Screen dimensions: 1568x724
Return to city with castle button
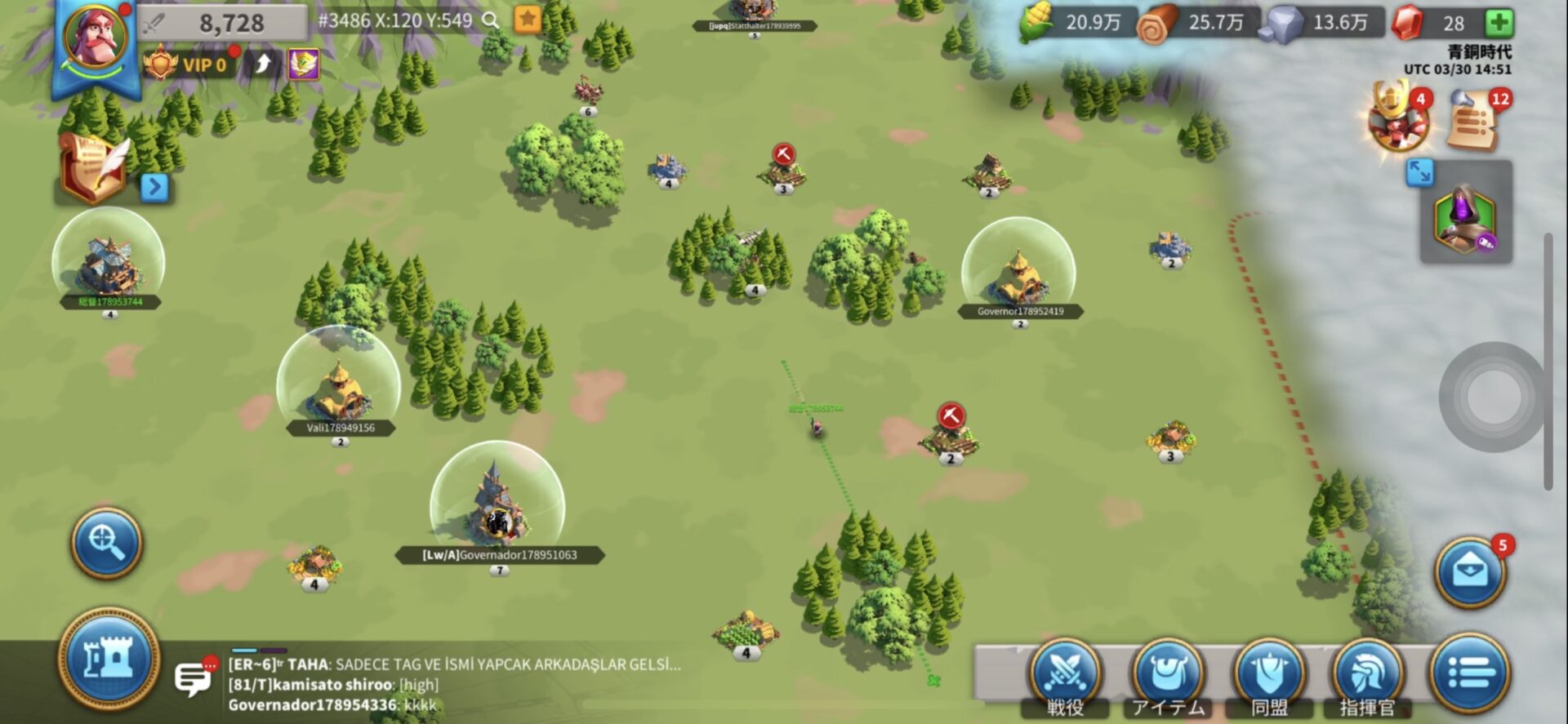point(109,658)
